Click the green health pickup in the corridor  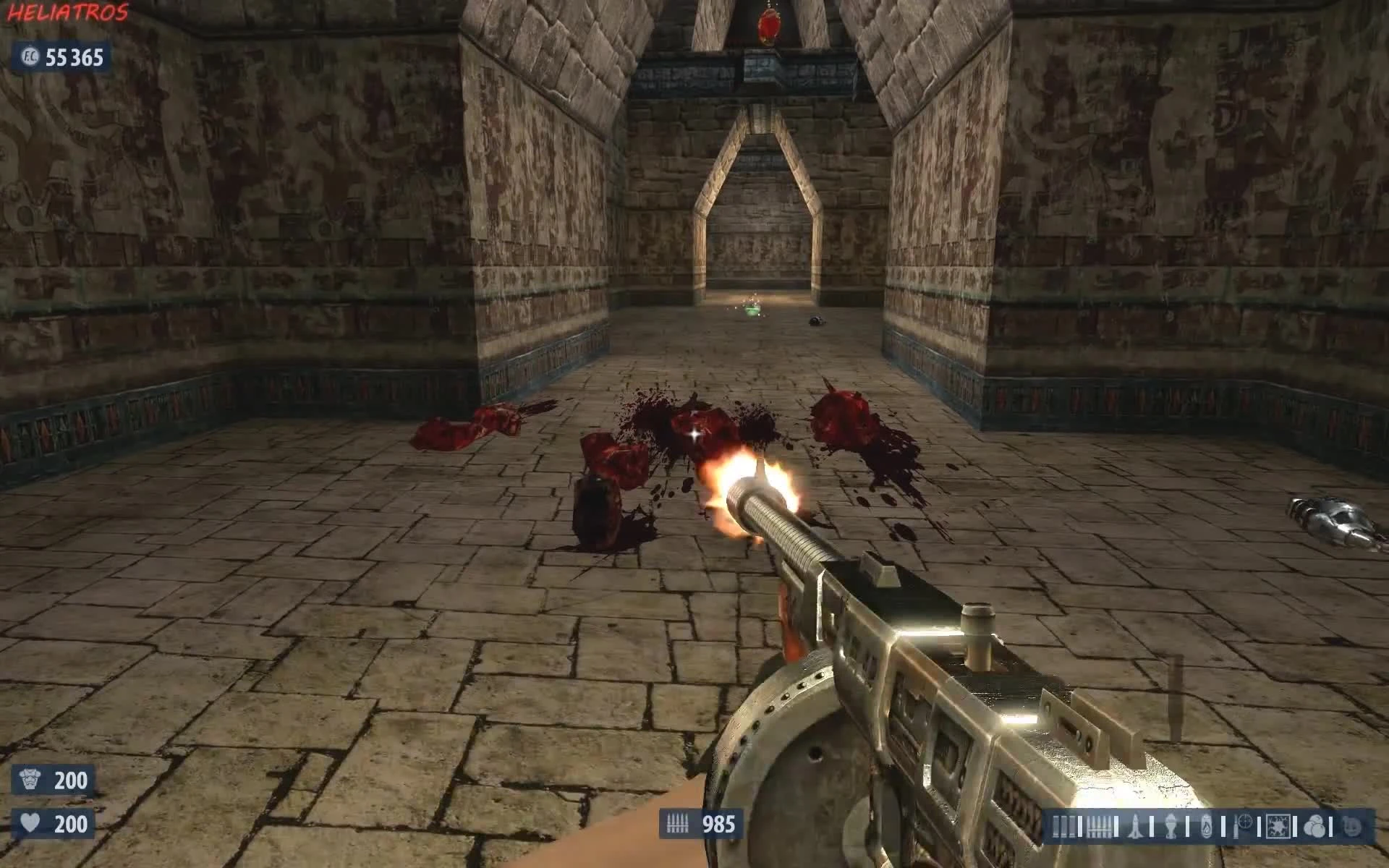pyautogui.click(x=751, y=310)
